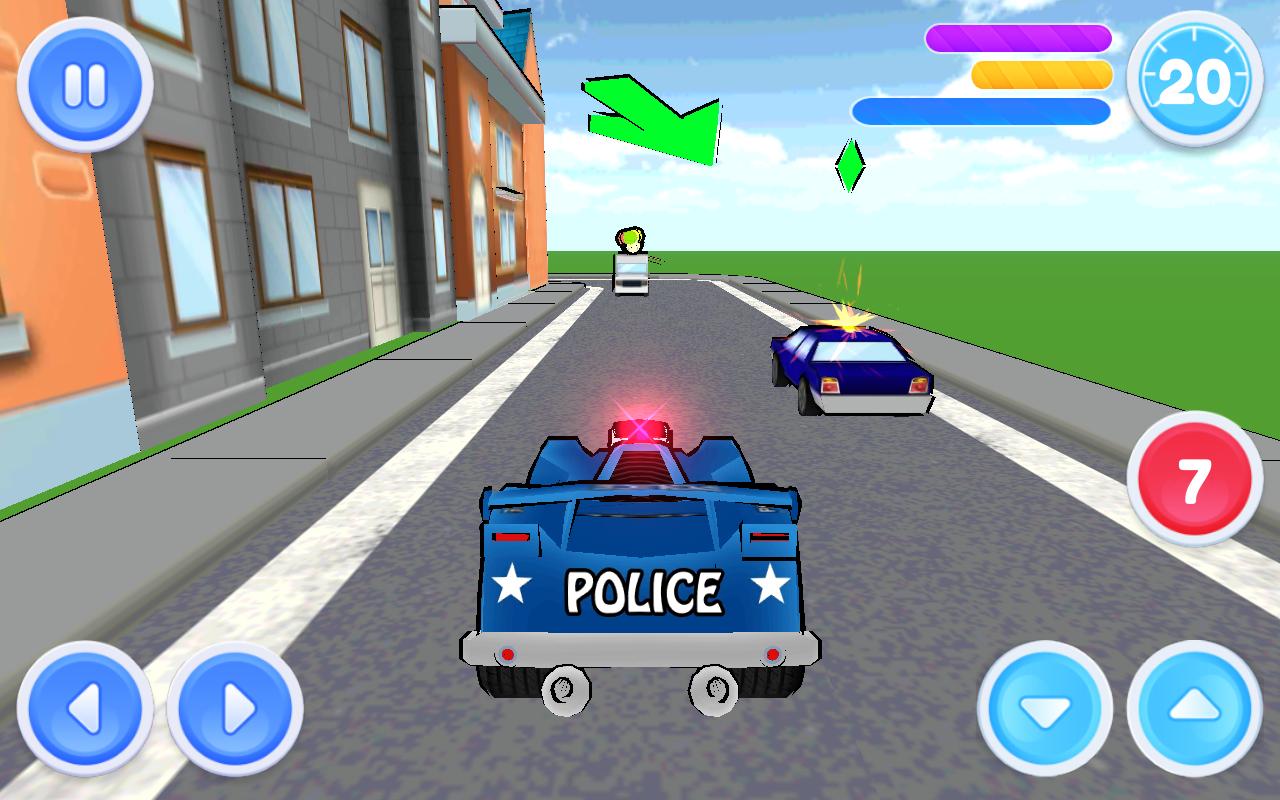Tap the fleeing dark blue sedan ahead

pos(850,370)
